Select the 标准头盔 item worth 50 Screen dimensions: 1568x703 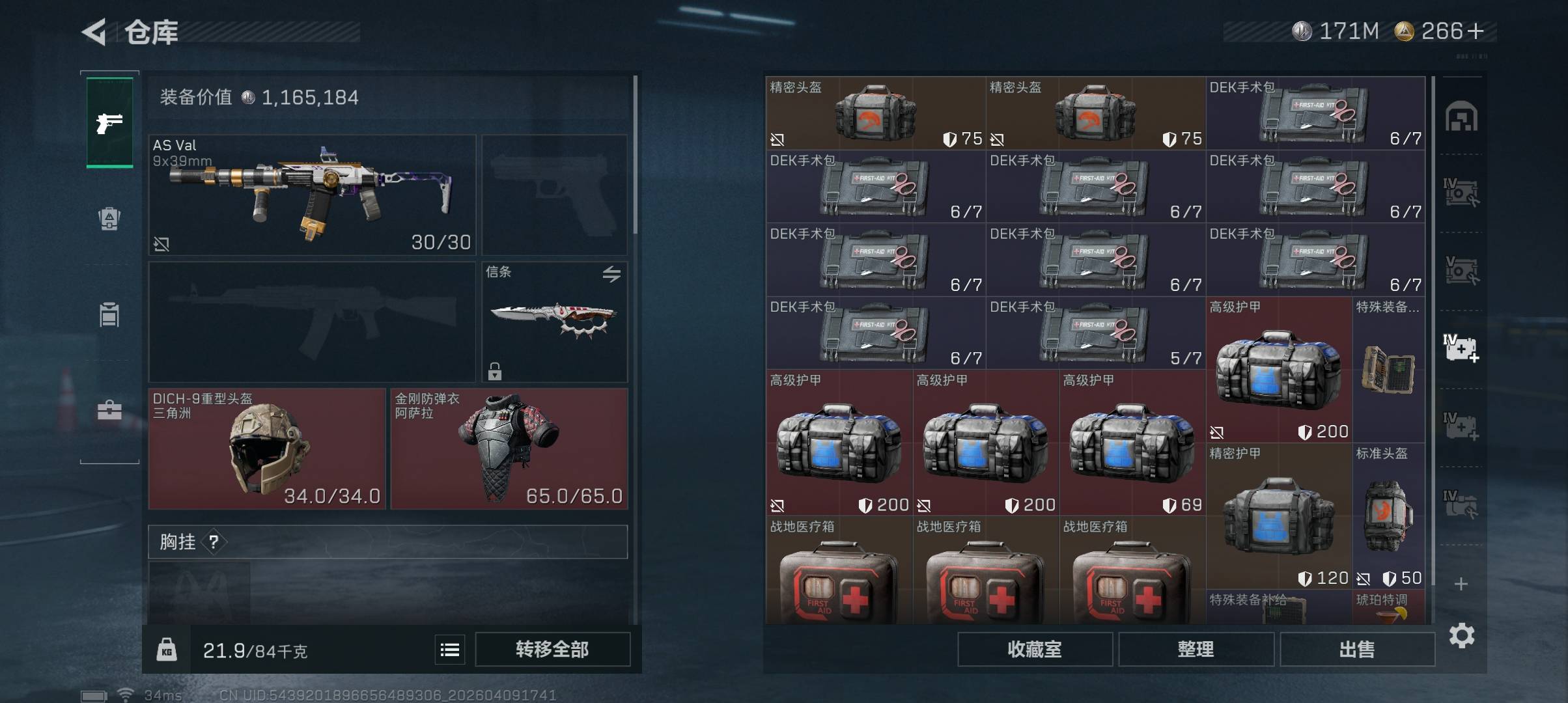(1388, 516)
